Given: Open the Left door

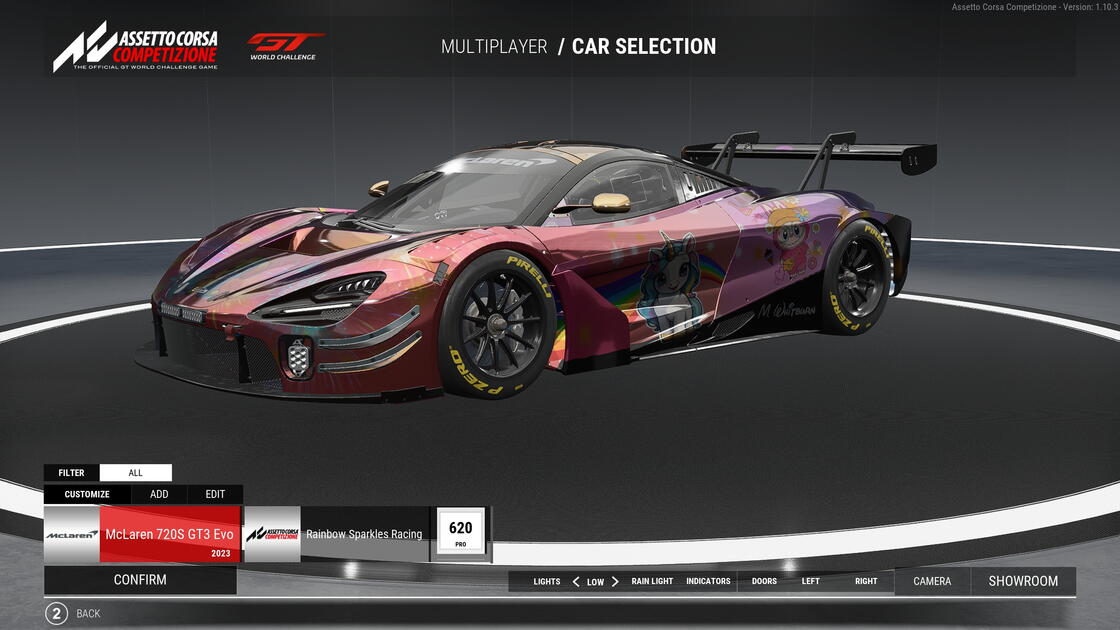Looking at the screenshot, I should coord(810,582).
